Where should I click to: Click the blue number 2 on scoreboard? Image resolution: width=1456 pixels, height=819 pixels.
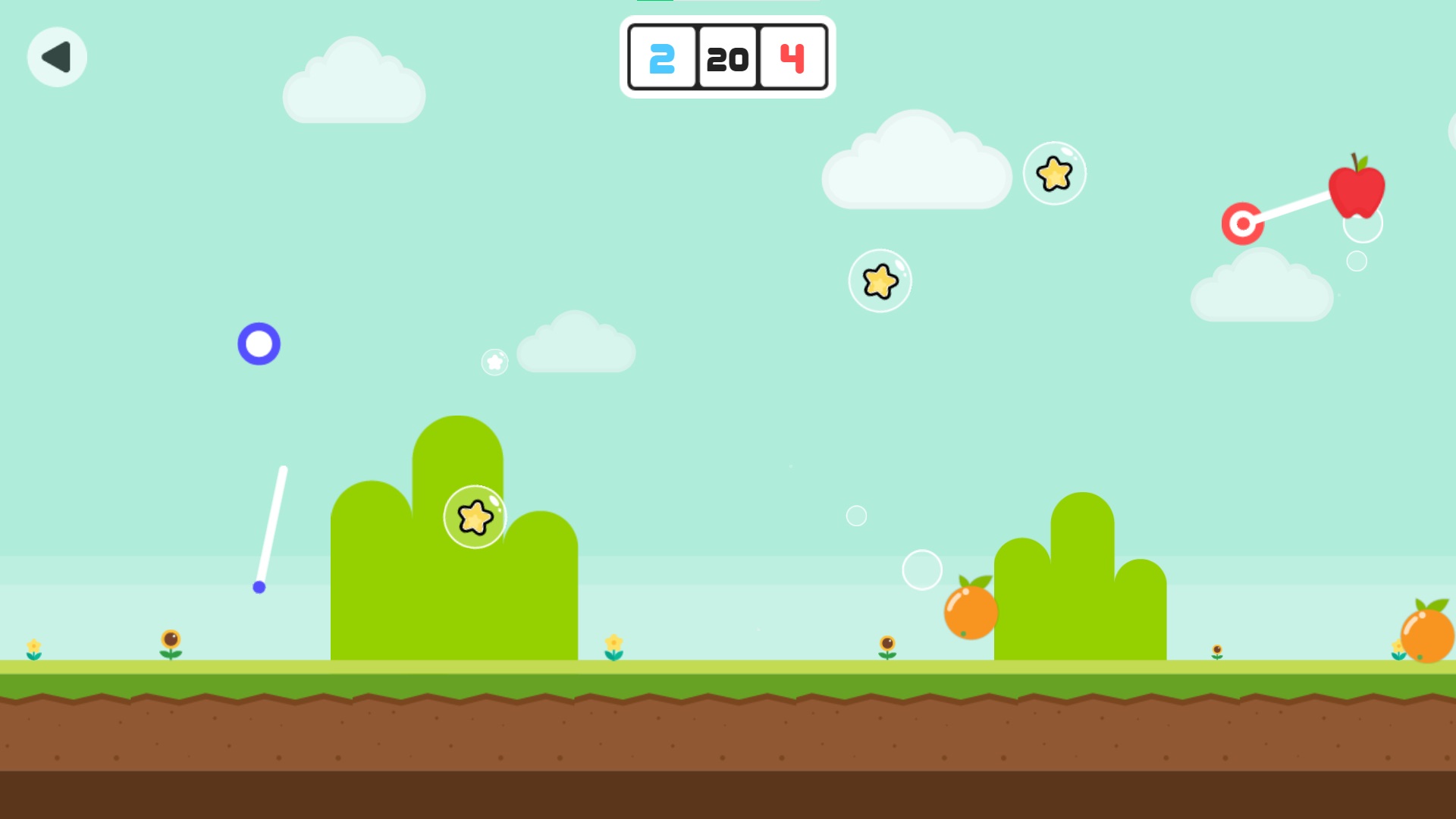click(x=661, y=60)
